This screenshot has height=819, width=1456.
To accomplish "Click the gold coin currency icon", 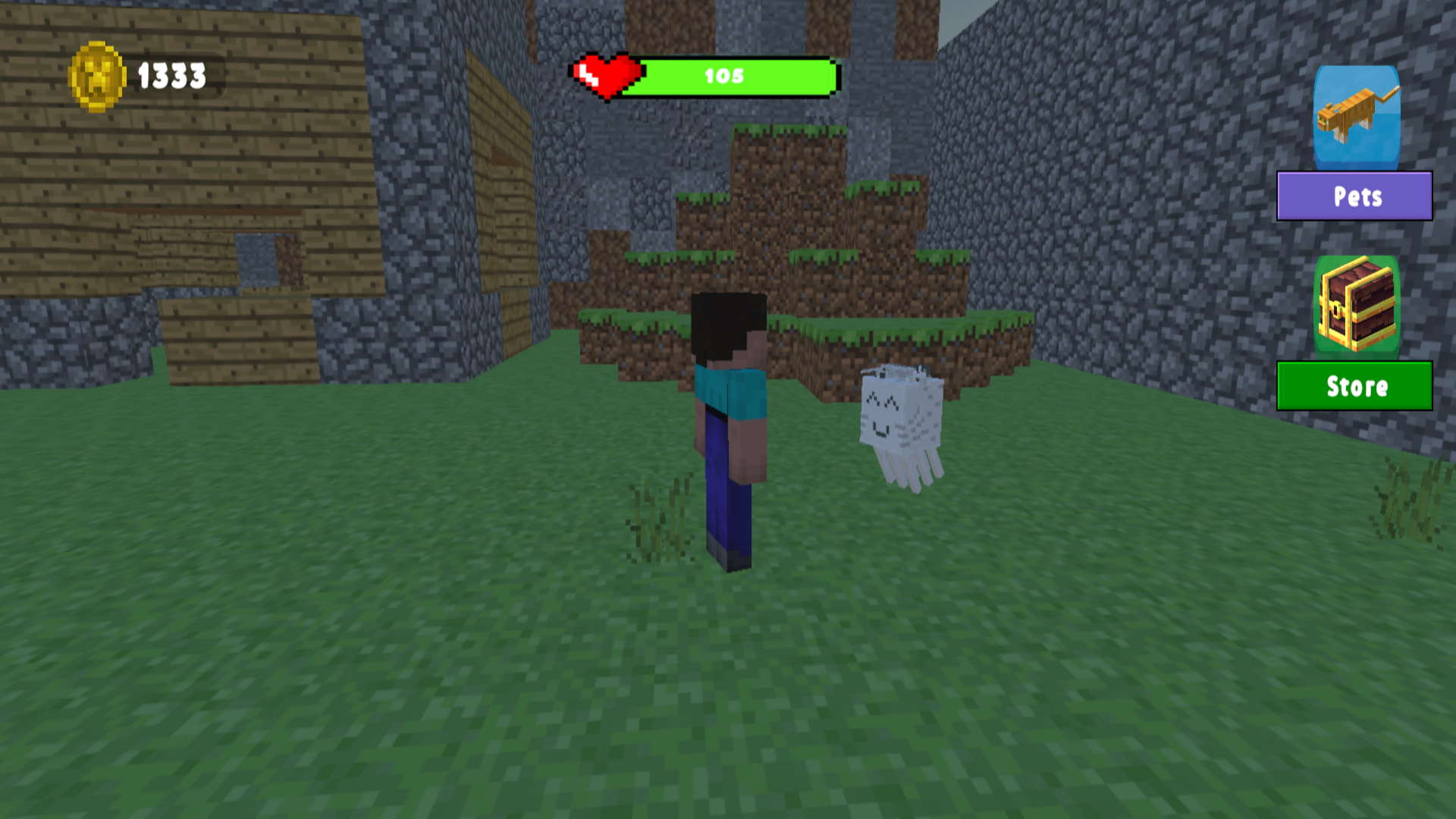I will [x=98, y=74].
